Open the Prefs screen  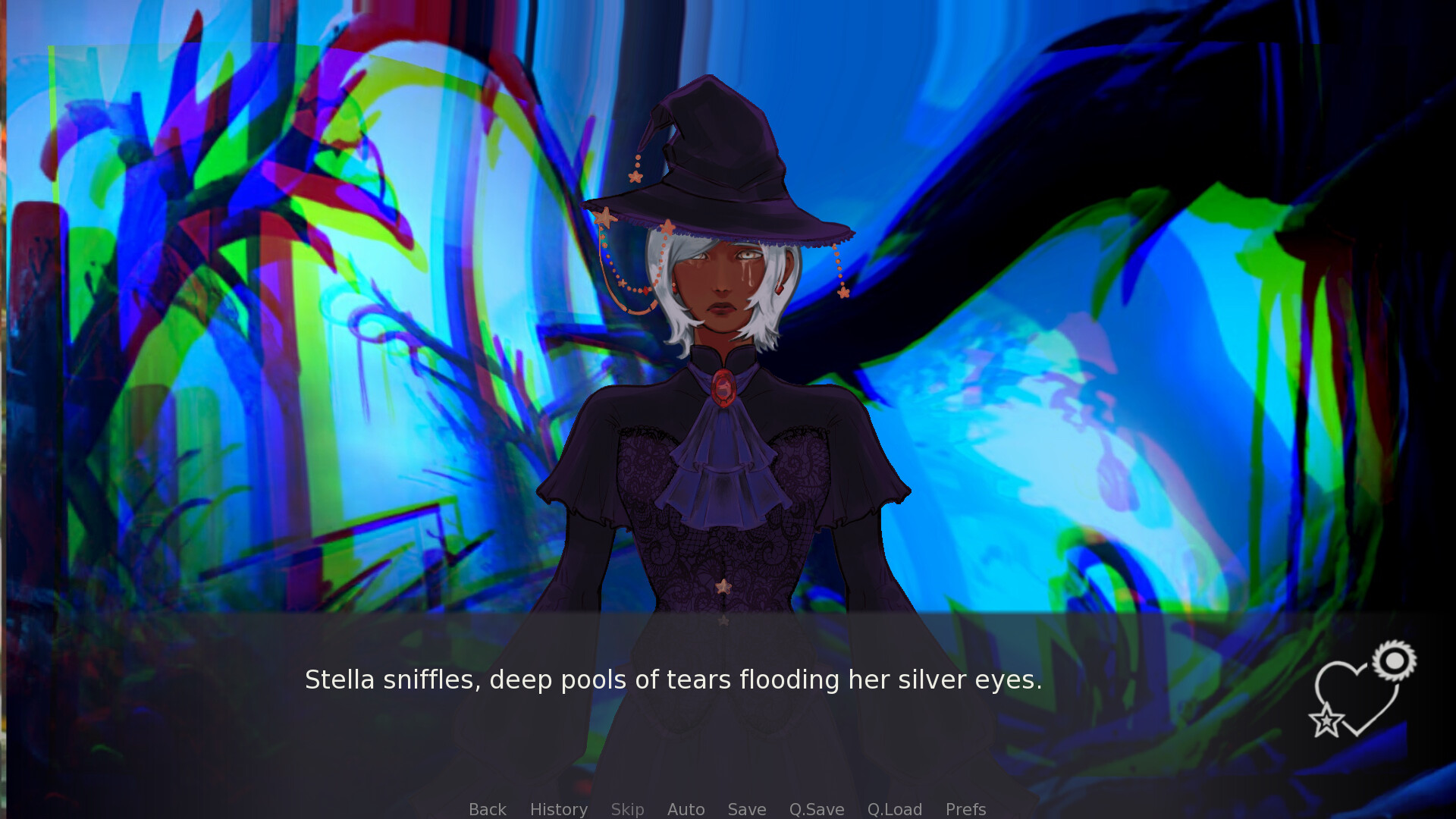[965, 808]
